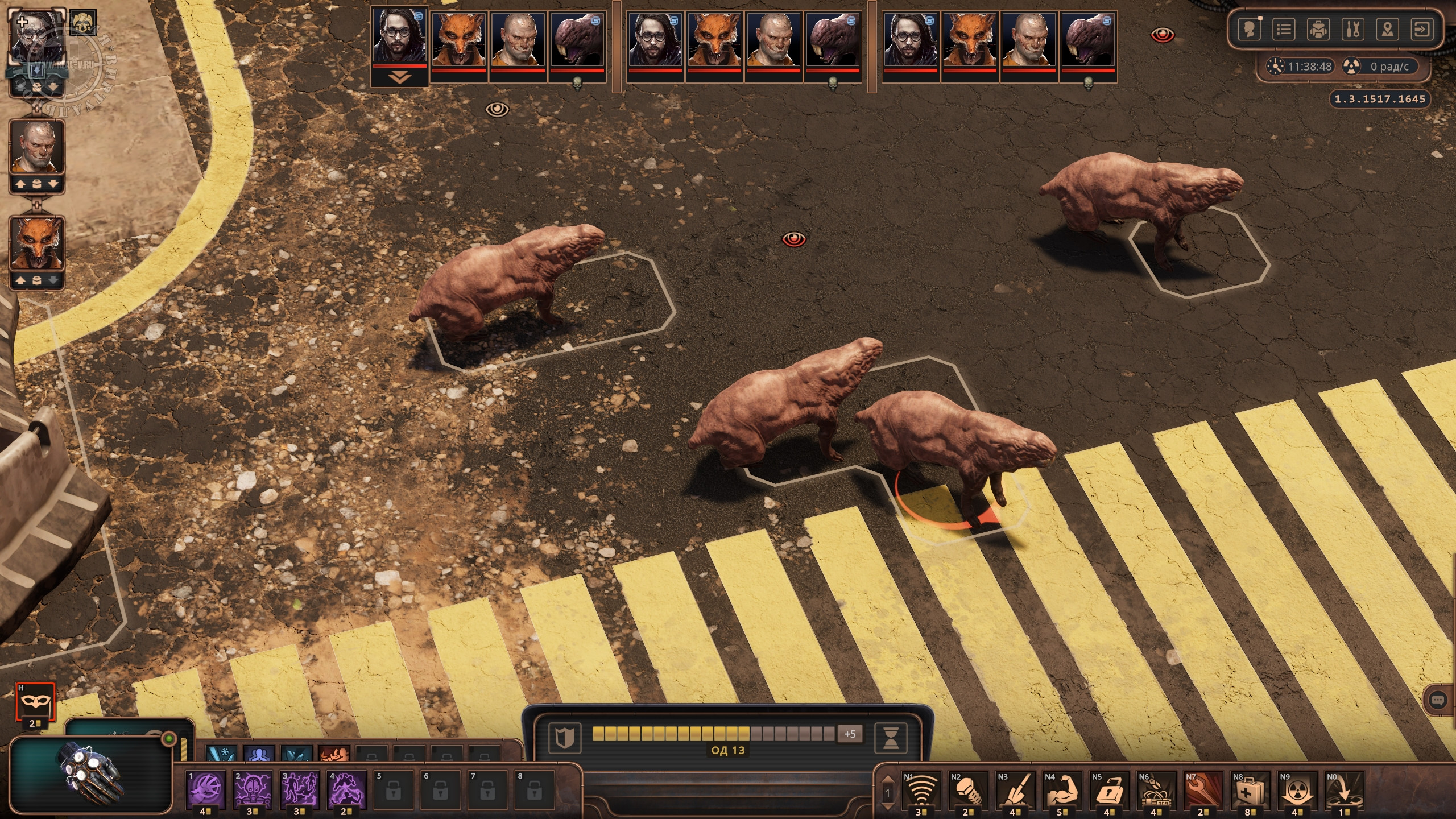Open the backpack inventory
The image size is (1456, 819).
[1318, 30]
